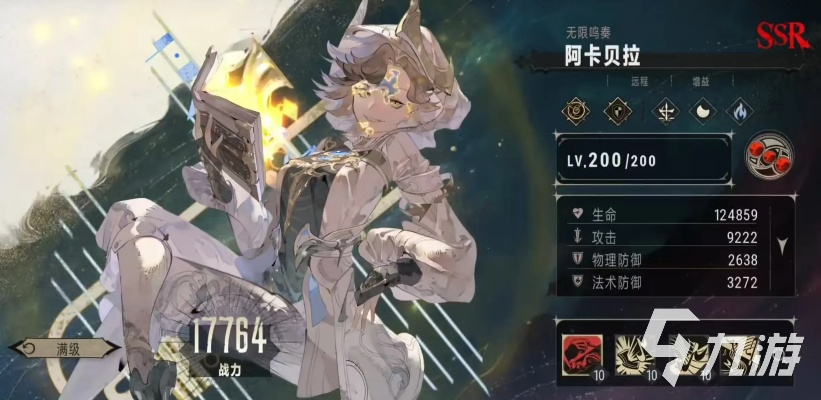Tap the shield trait icon

(x=615, y=111)
